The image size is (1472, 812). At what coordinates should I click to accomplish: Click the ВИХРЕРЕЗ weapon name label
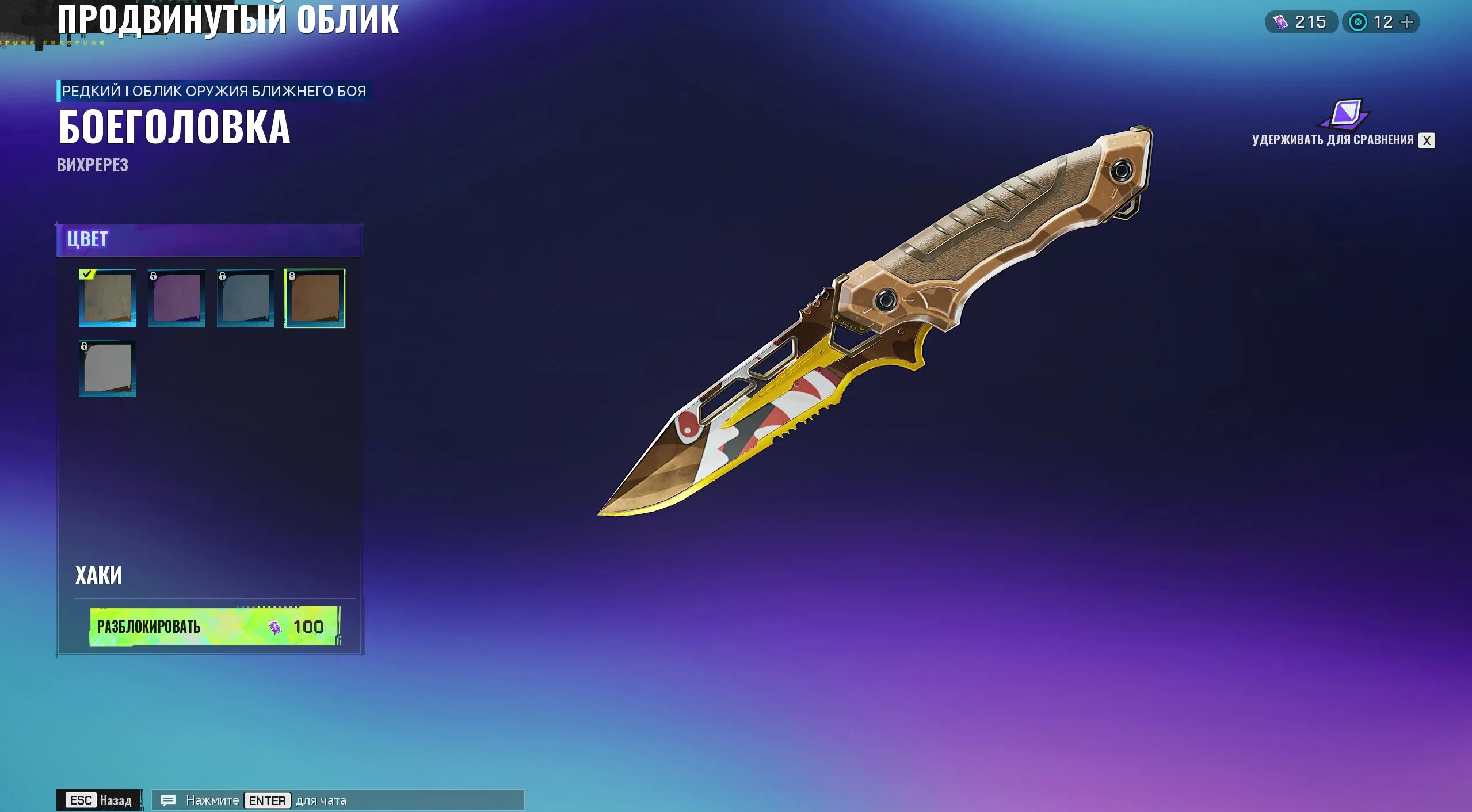point(92,167)
